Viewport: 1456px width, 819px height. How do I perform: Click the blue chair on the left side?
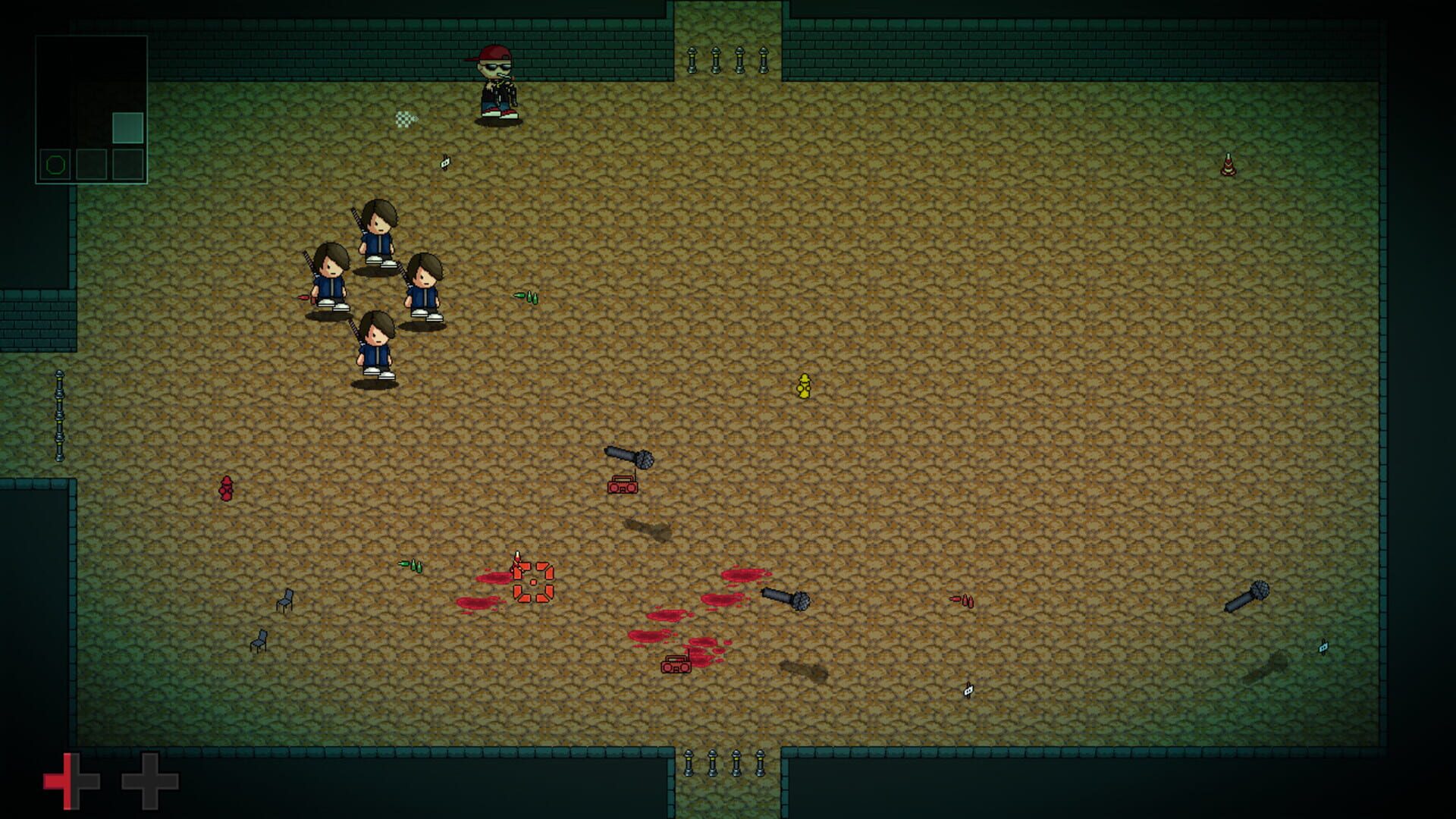pyautogui.click(x=285, y=599)
